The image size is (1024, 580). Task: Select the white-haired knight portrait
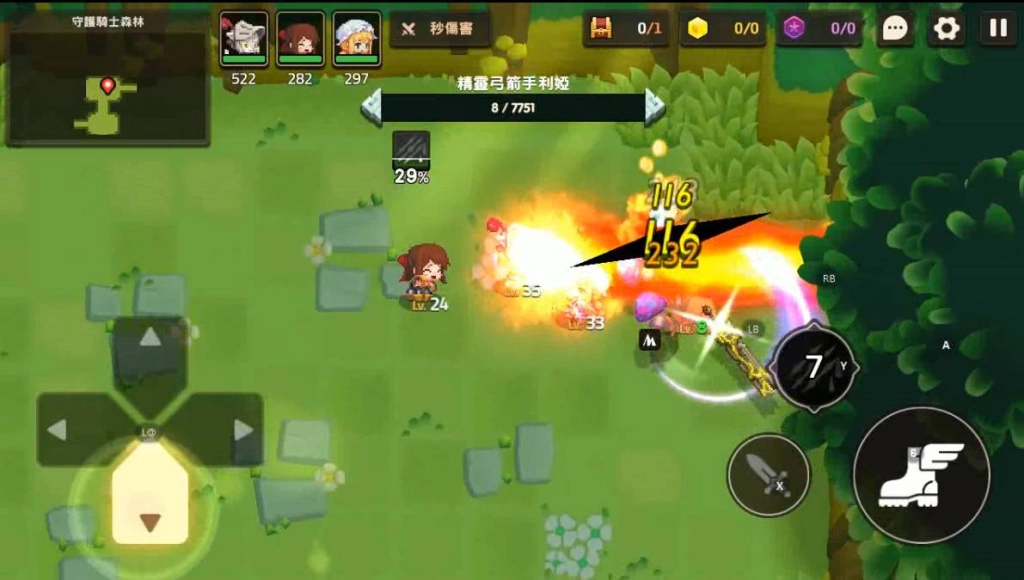244,39
